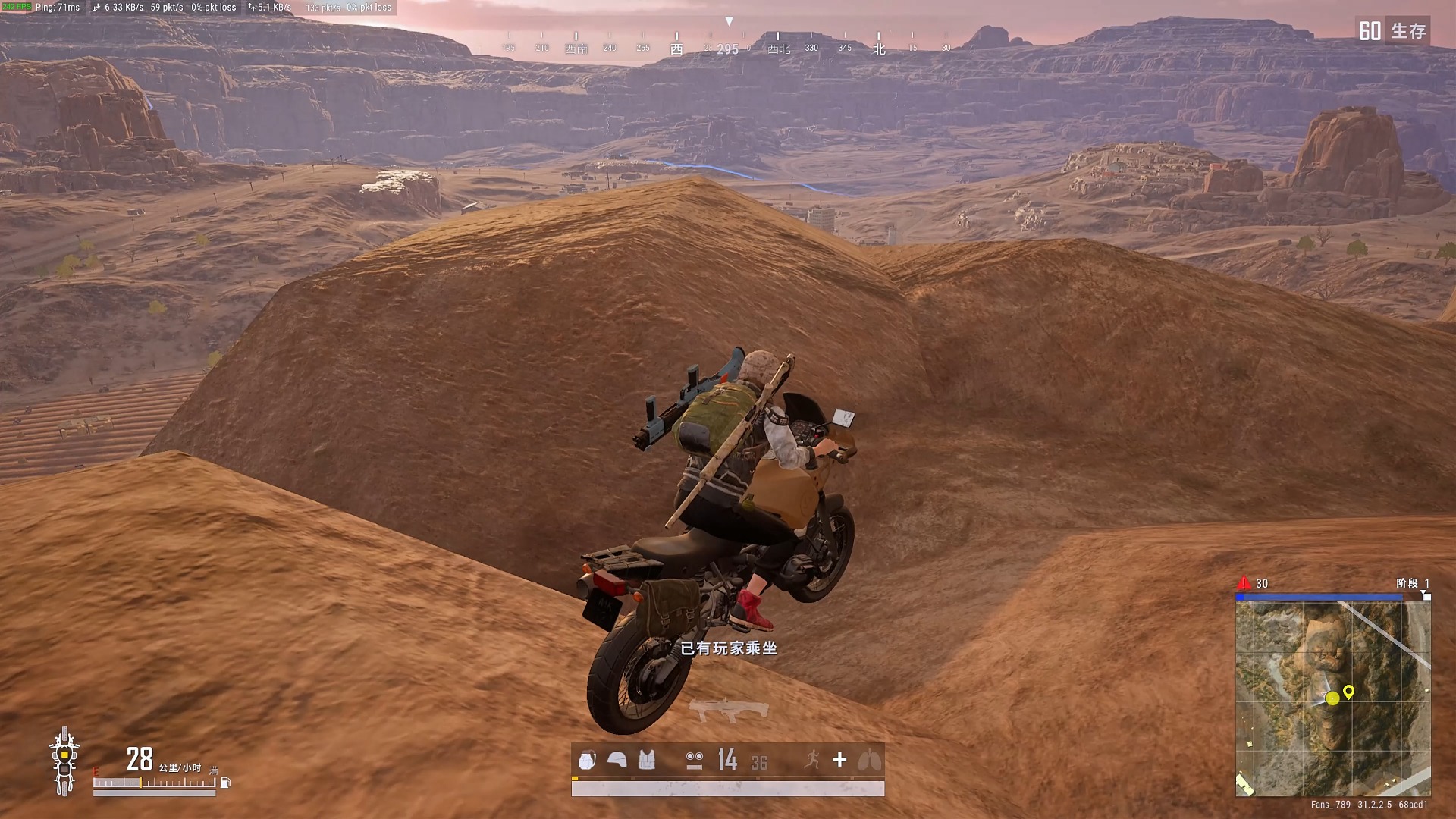Image resolution: width=1456 pixels, height=819 pixels.
Task: Click the fuel pump icon
Action: tap(225, 783)
